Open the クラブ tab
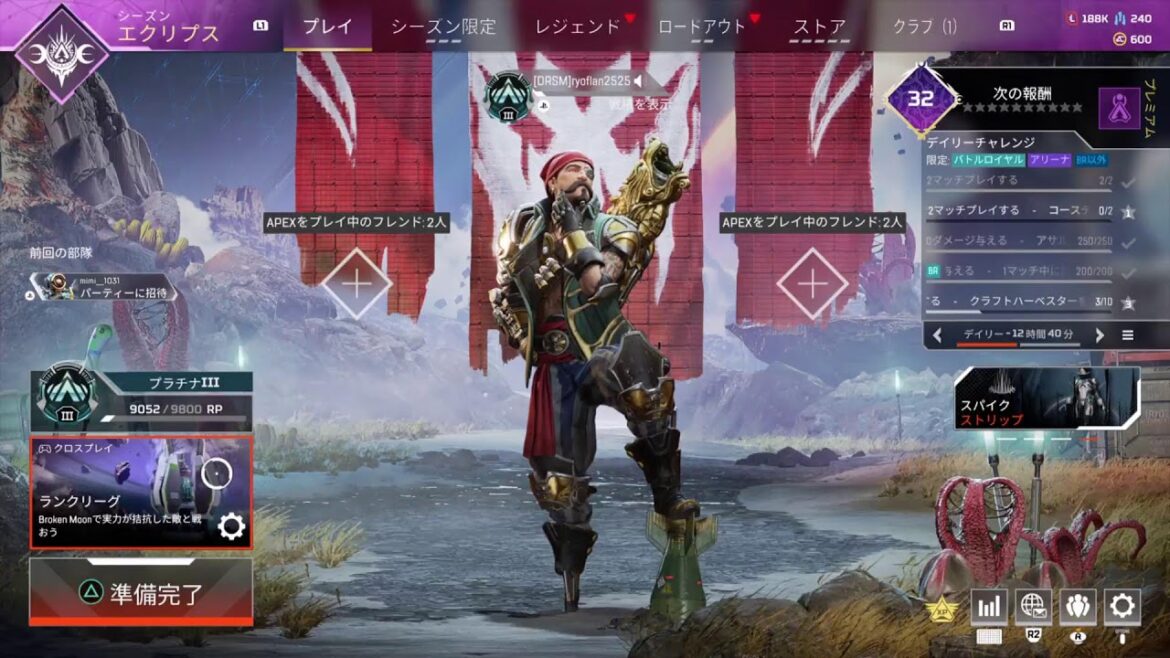The image size is (1170, 658). 925,27
